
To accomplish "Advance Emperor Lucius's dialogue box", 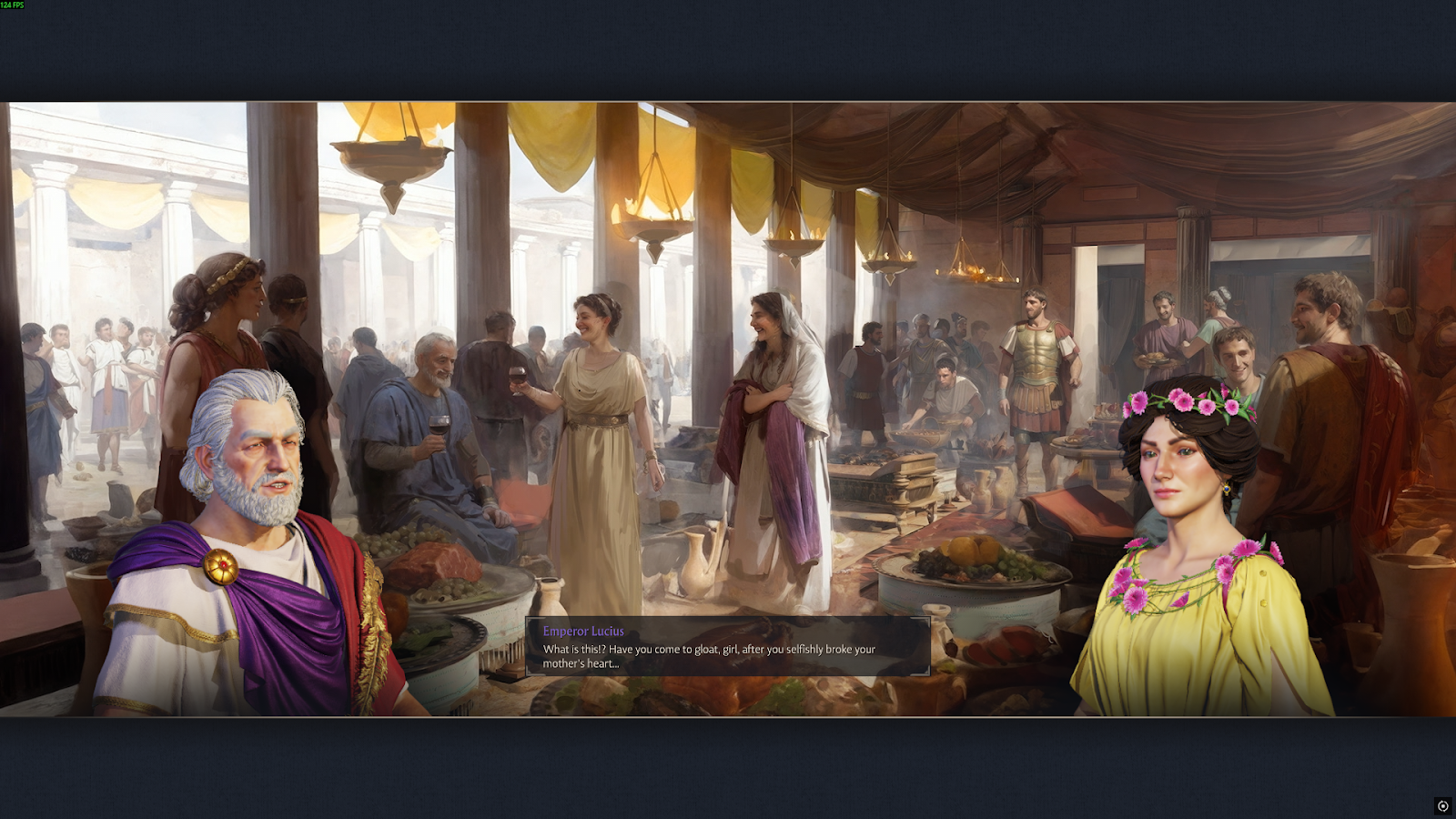I will pos(727,647).
